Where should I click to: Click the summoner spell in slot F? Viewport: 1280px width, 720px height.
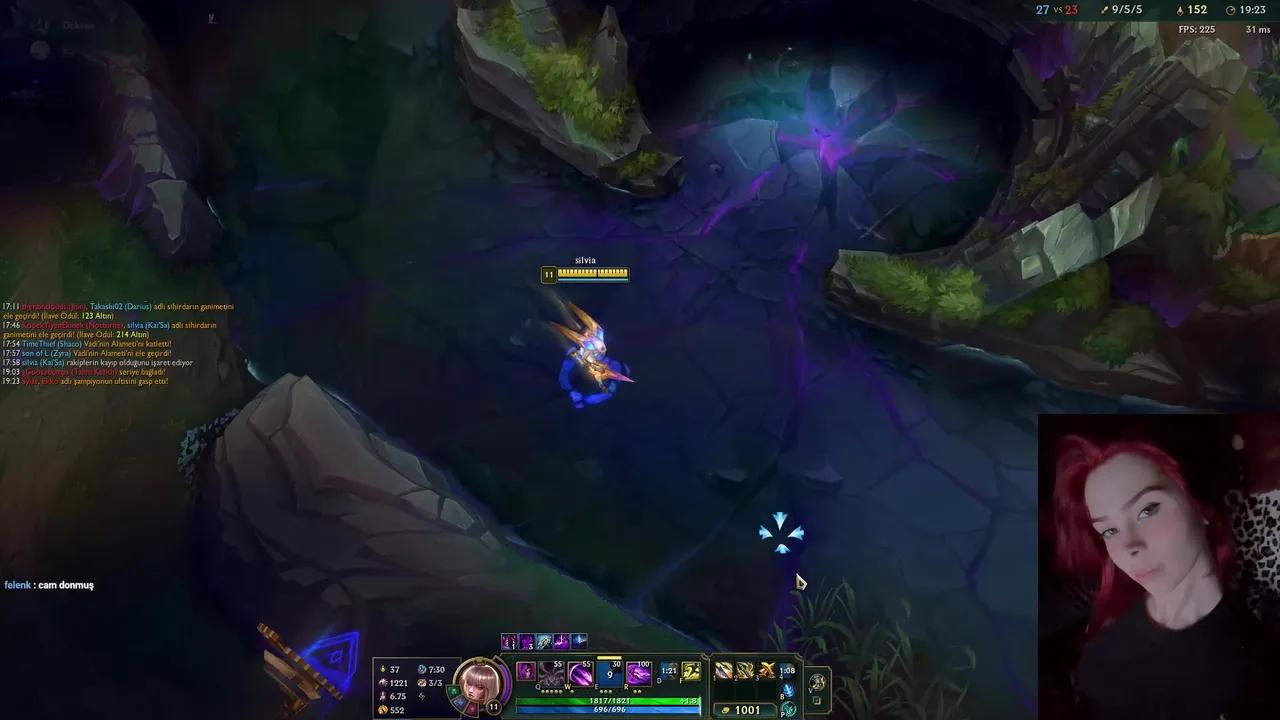pos(690,672)
